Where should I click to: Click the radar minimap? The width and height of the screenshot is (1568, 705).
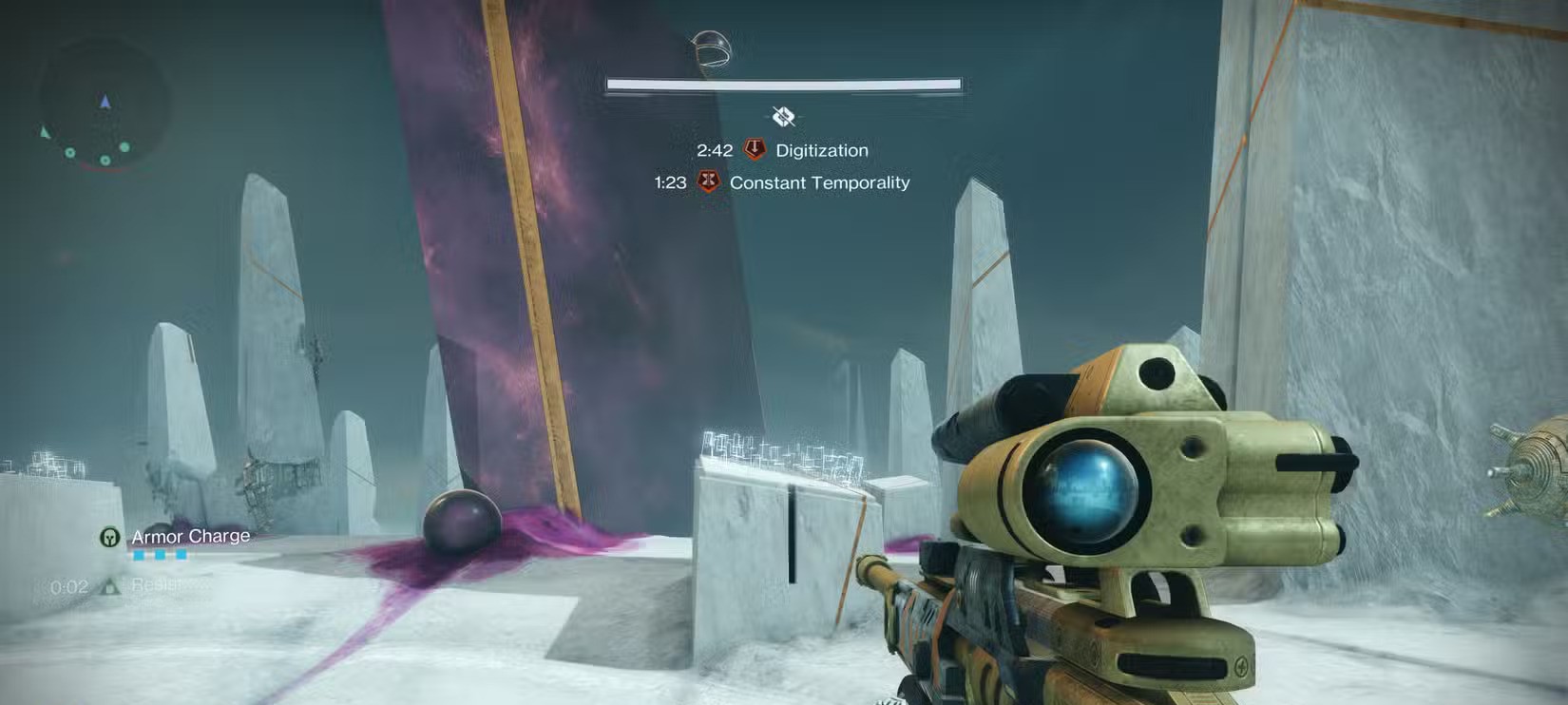(x=104, y=105)
